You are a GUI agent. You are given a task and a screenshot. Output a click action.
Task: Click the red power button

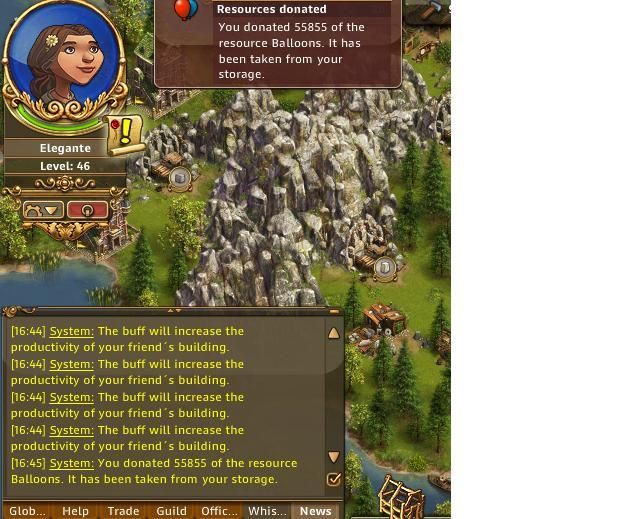pos(87,210)
